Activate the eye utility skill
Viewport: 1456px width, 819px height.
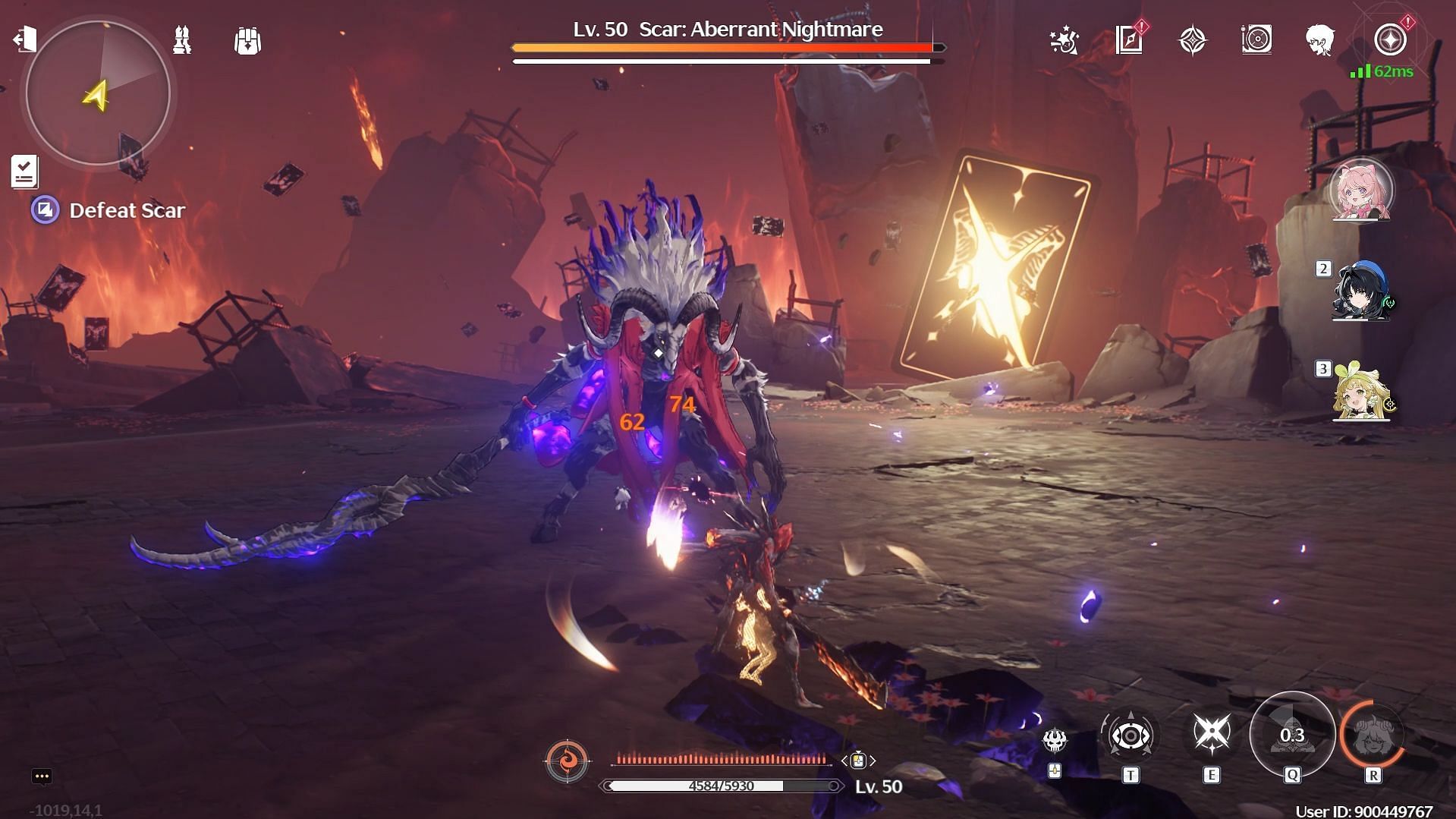(1130, 736)
